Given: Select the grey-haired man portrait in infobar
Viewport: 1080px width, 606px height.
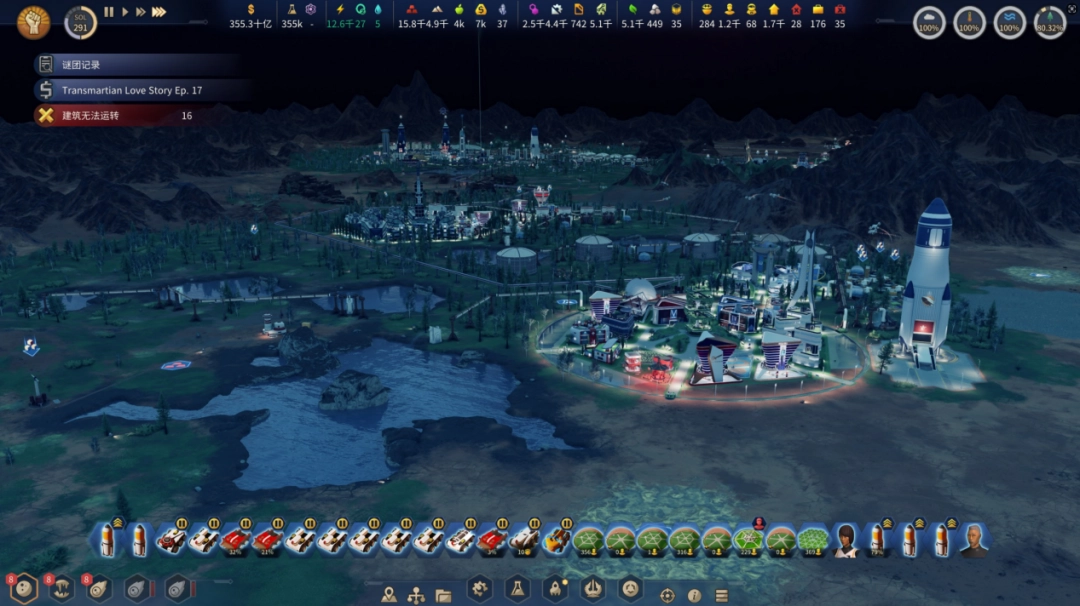Looking at the screenshot, I should [974, 540].
